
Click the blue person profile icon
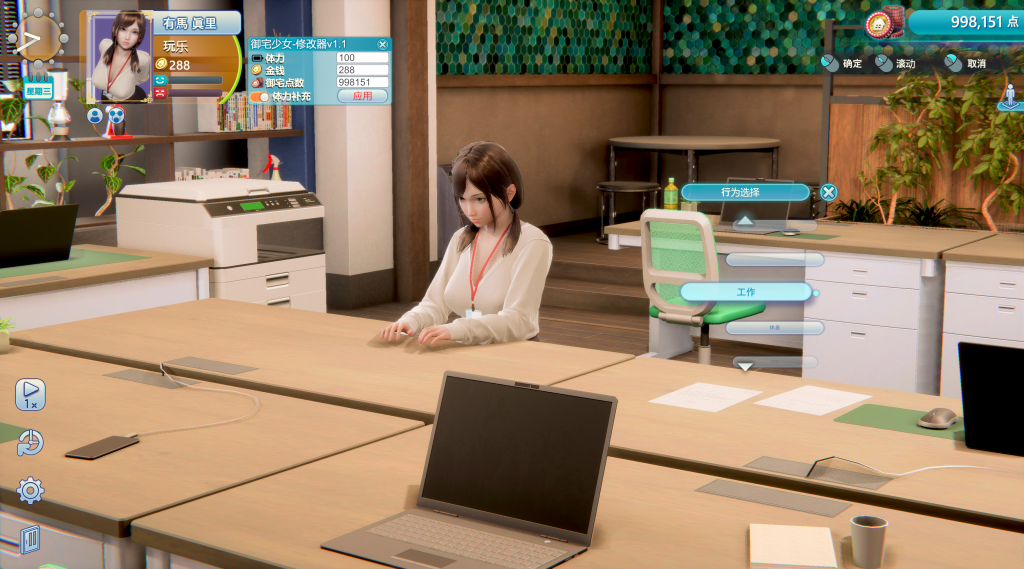[x=95, y=115]
